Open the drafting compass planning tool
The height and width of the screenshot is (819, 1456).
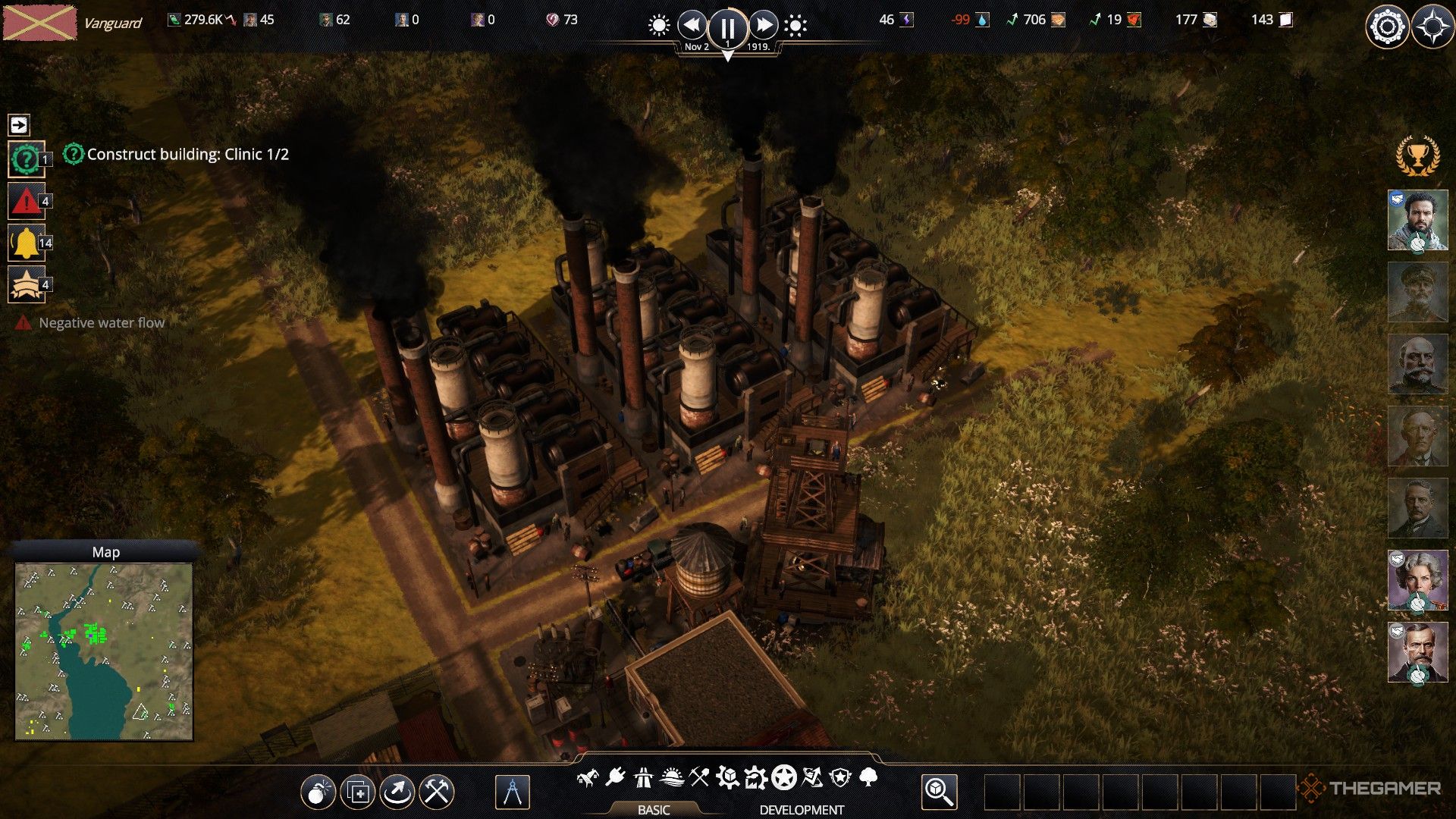(512, 792)
